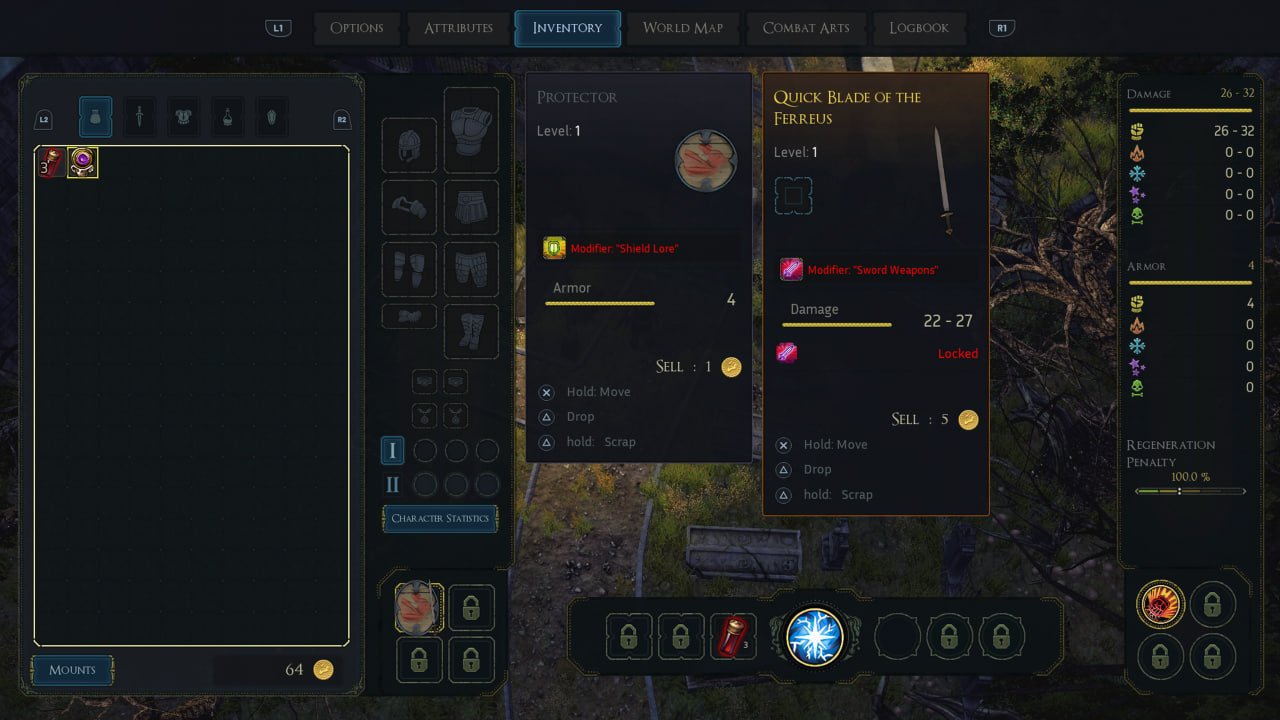This screenshot has height=720, width=1280.
Task: Open Character Statistics
Action: tap(440, 518)
